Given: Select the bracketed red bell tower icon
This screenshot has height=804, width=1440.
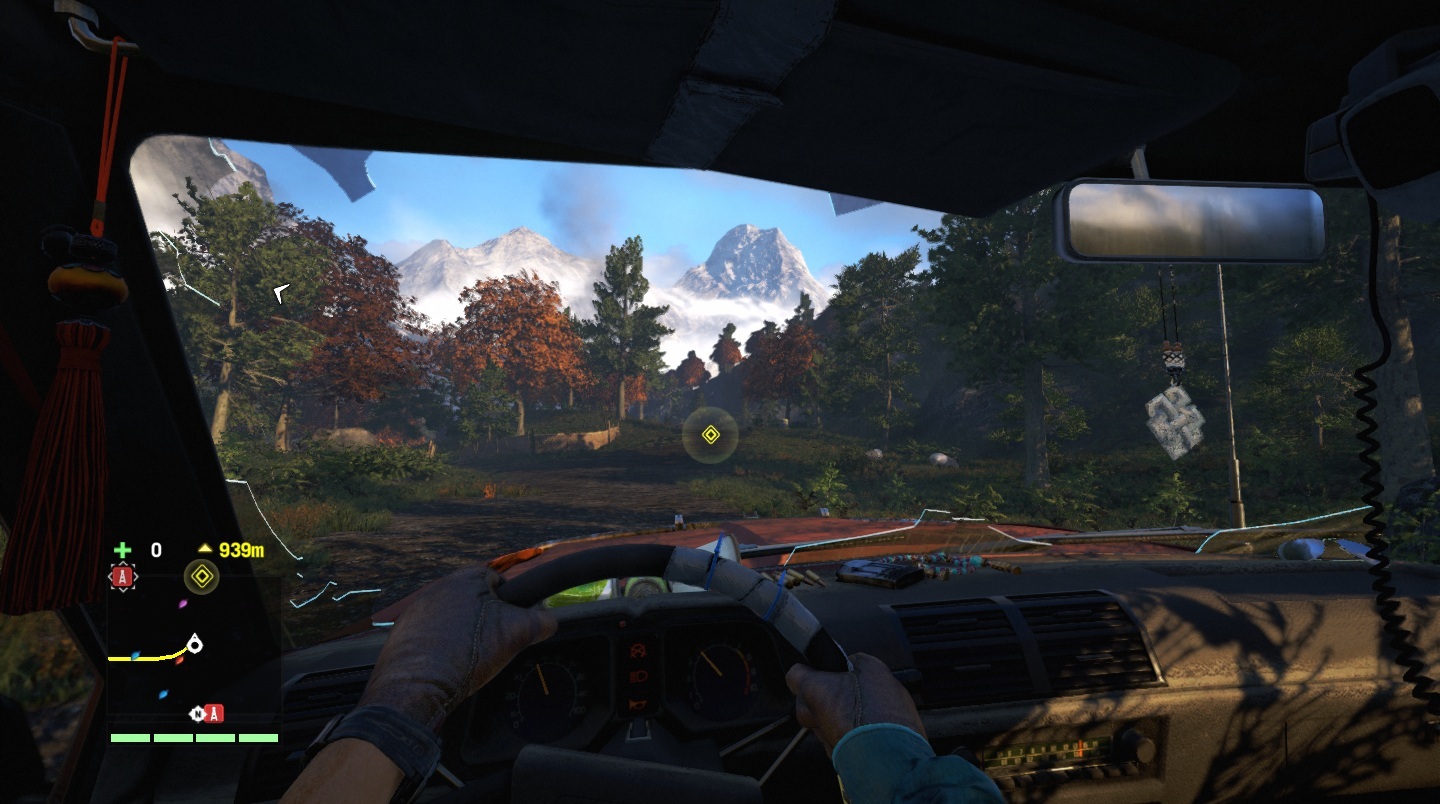Looking at the screenshot, I should click(123, 576).
